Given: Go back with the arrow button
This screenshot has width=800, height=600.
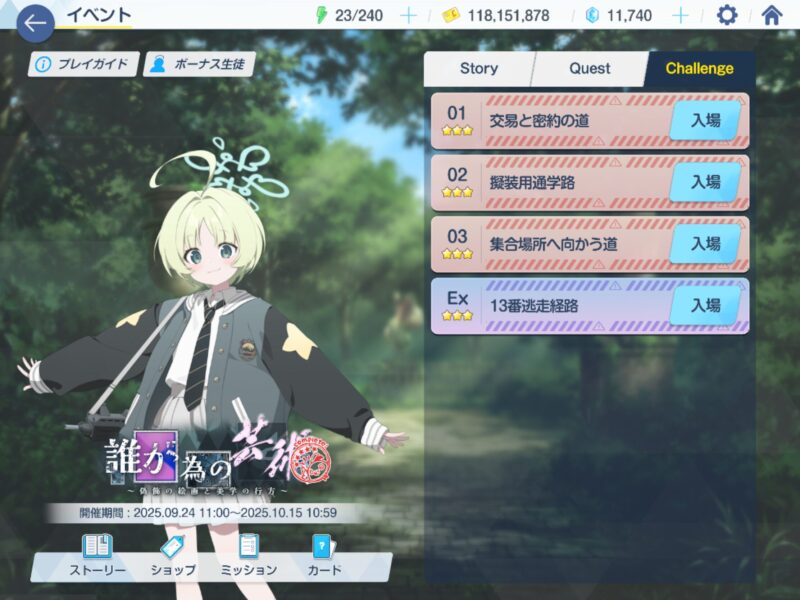Looking at the screenshot, I should pos(34,21).
